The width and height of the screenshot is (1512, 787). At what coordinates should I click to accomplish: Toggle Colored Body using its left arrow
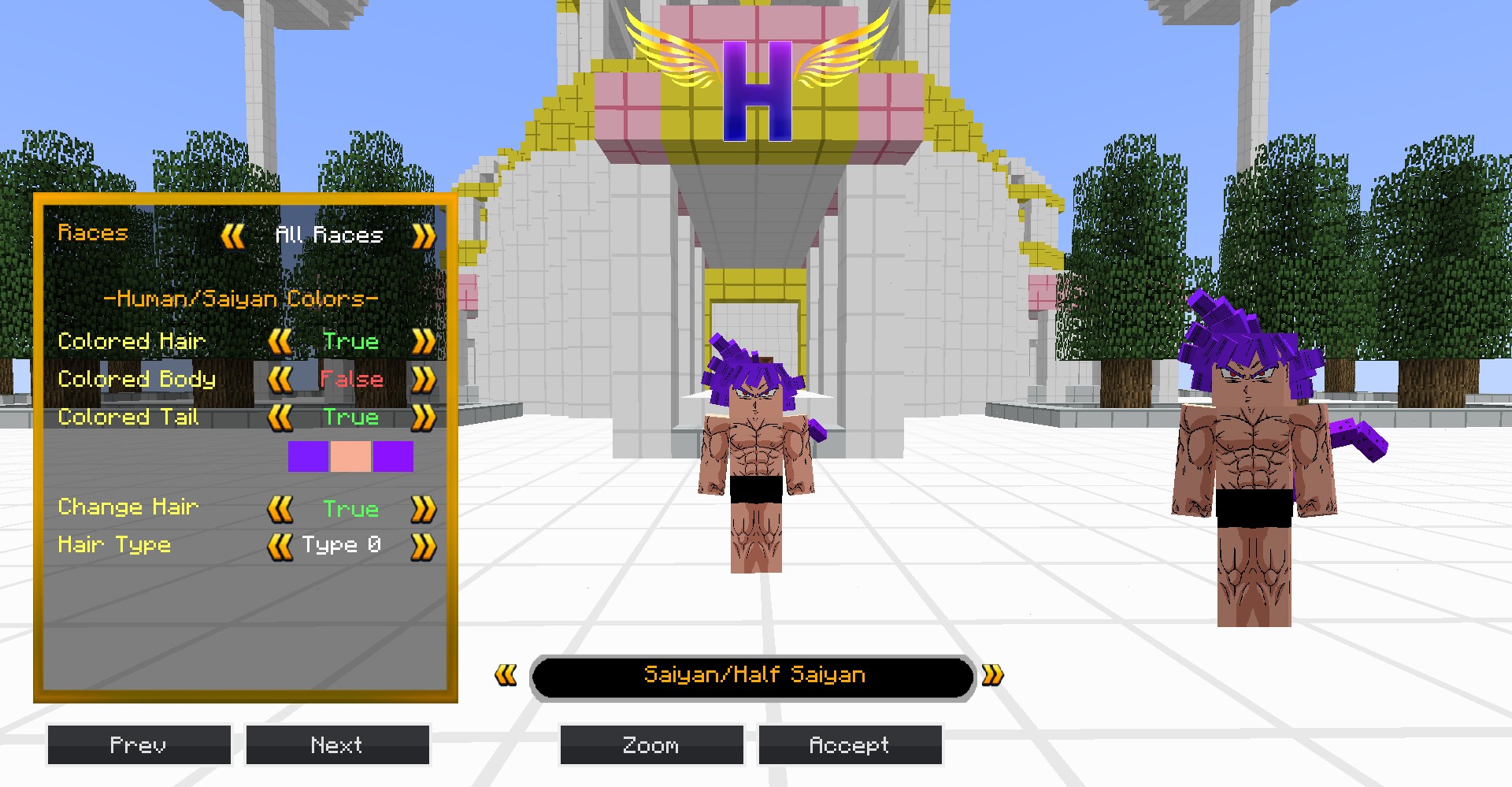280,380
